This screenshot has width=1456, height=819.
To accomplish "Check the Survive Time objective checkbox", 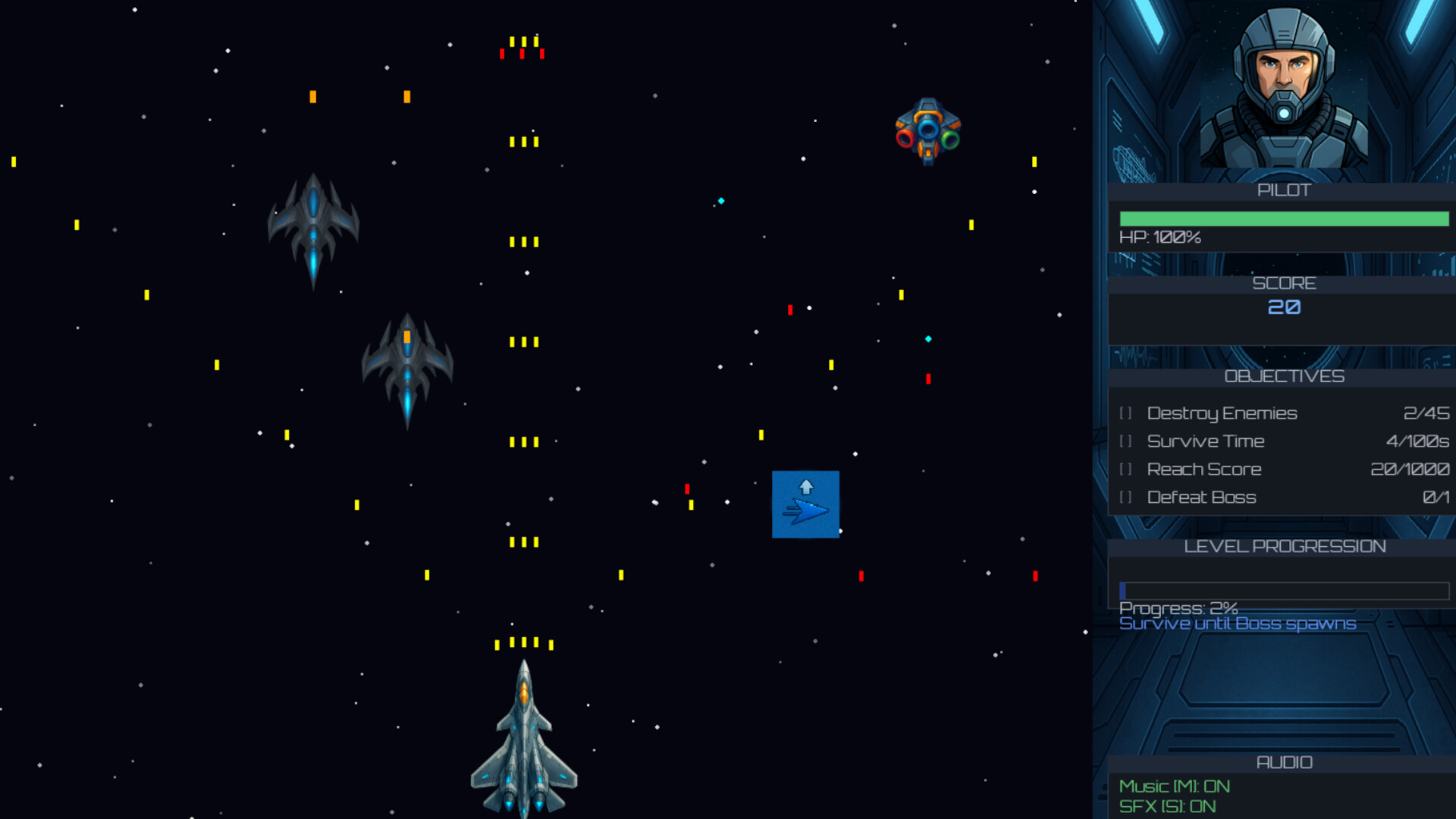I will [x=1125, y=441].
